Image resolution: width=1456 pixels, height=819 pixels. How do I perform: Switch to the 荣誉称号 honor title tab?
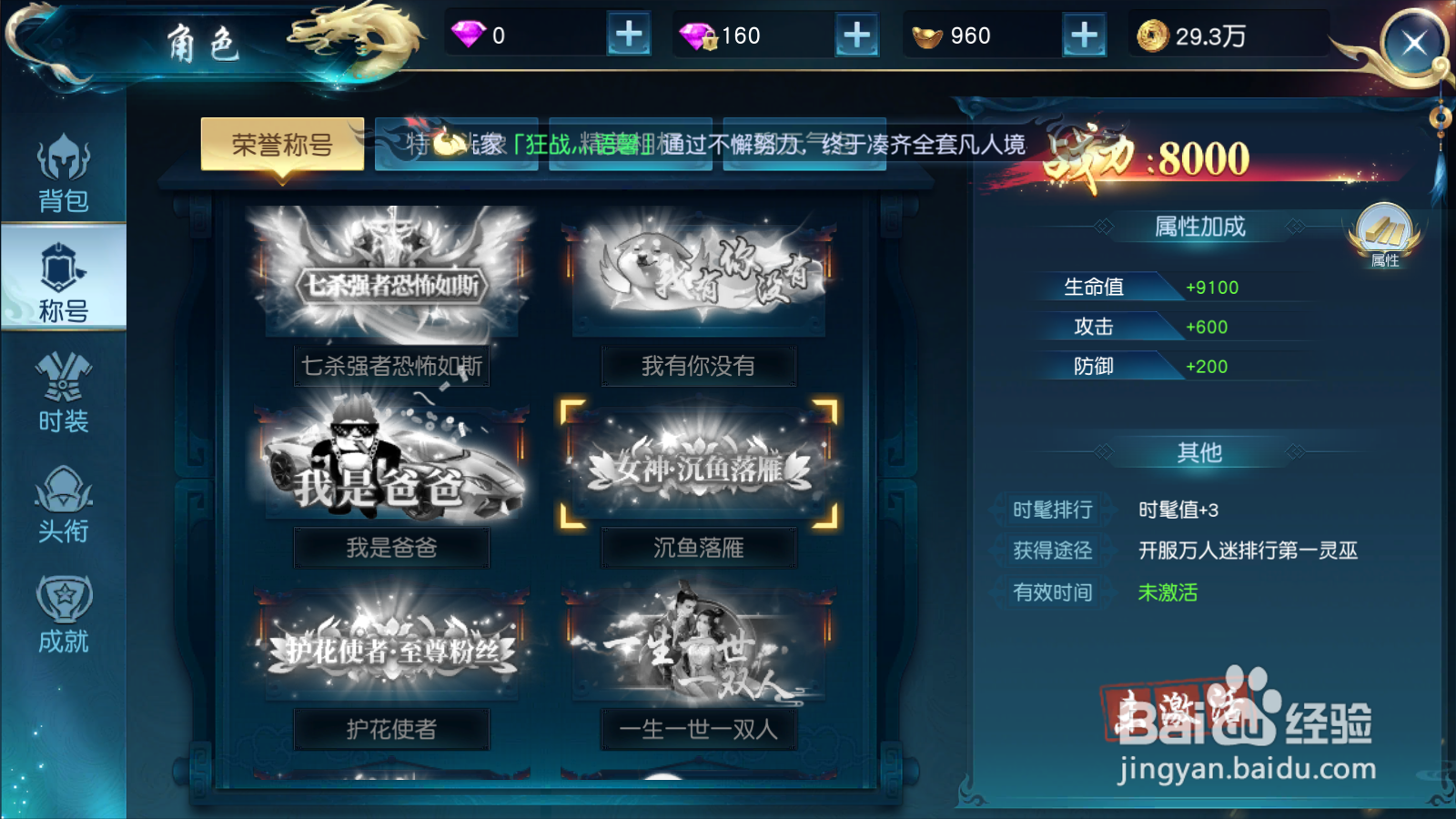click(x=283, y=145)
